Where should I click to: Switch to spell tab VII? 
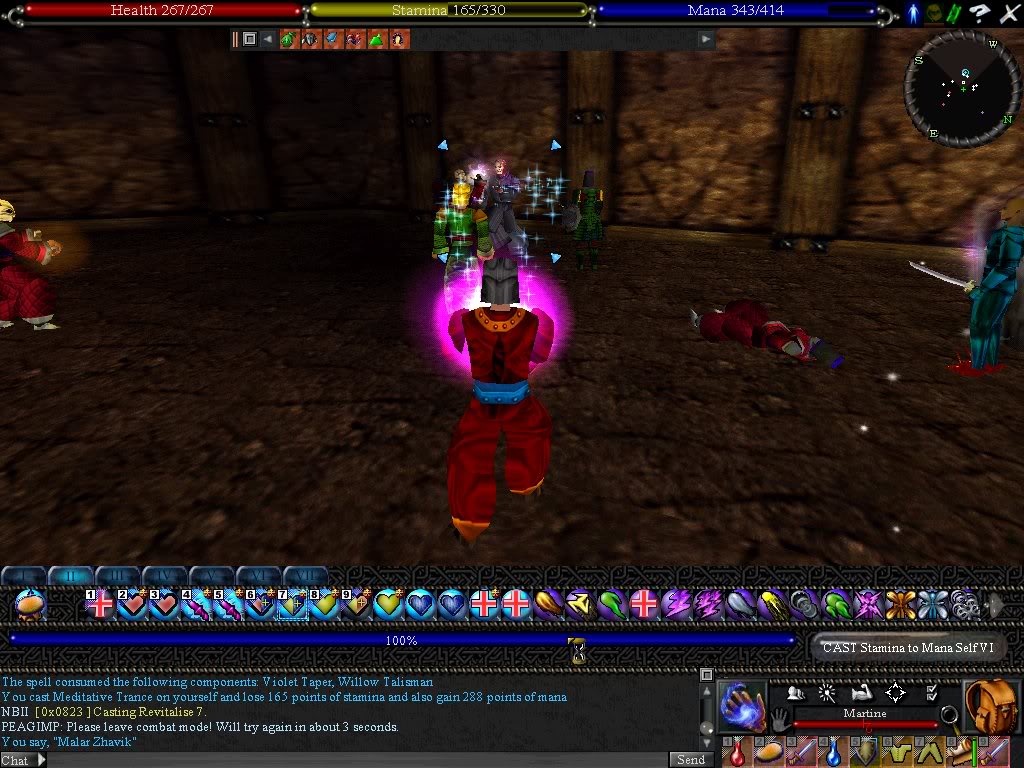(x=306, y=576)
